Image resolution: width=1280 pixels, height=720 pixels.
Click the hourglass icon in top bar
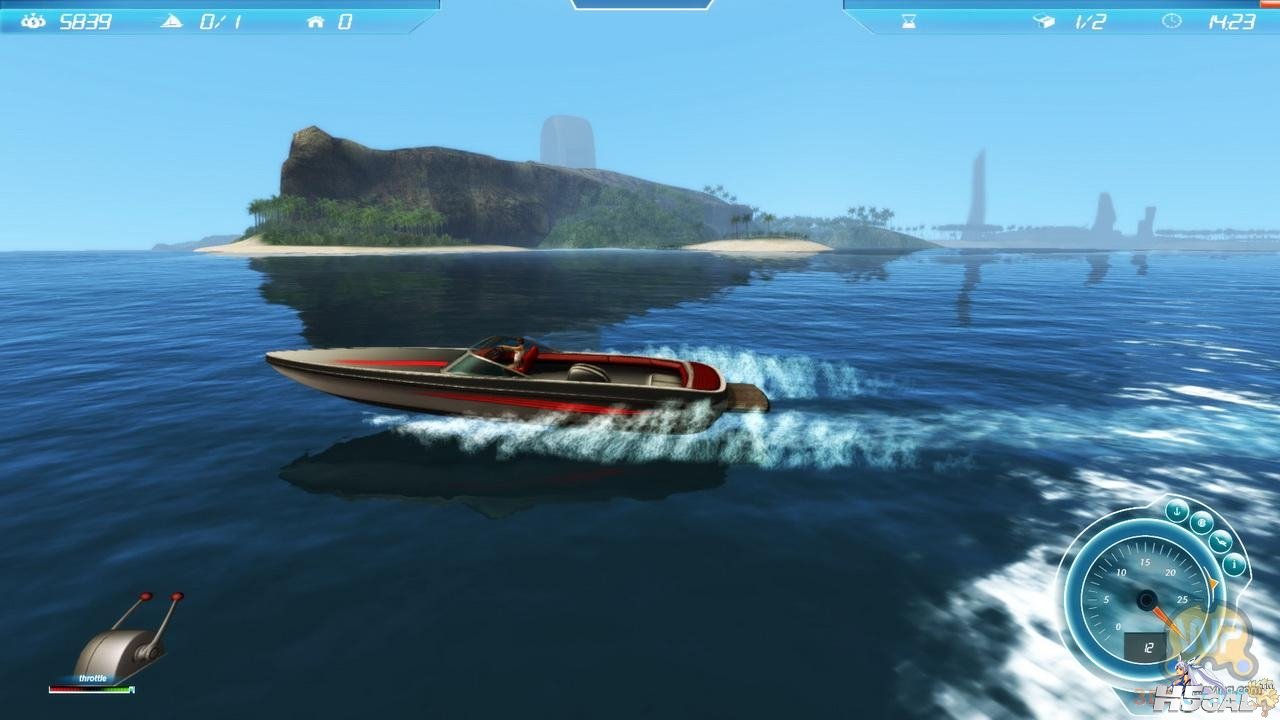tap(908, 21)
